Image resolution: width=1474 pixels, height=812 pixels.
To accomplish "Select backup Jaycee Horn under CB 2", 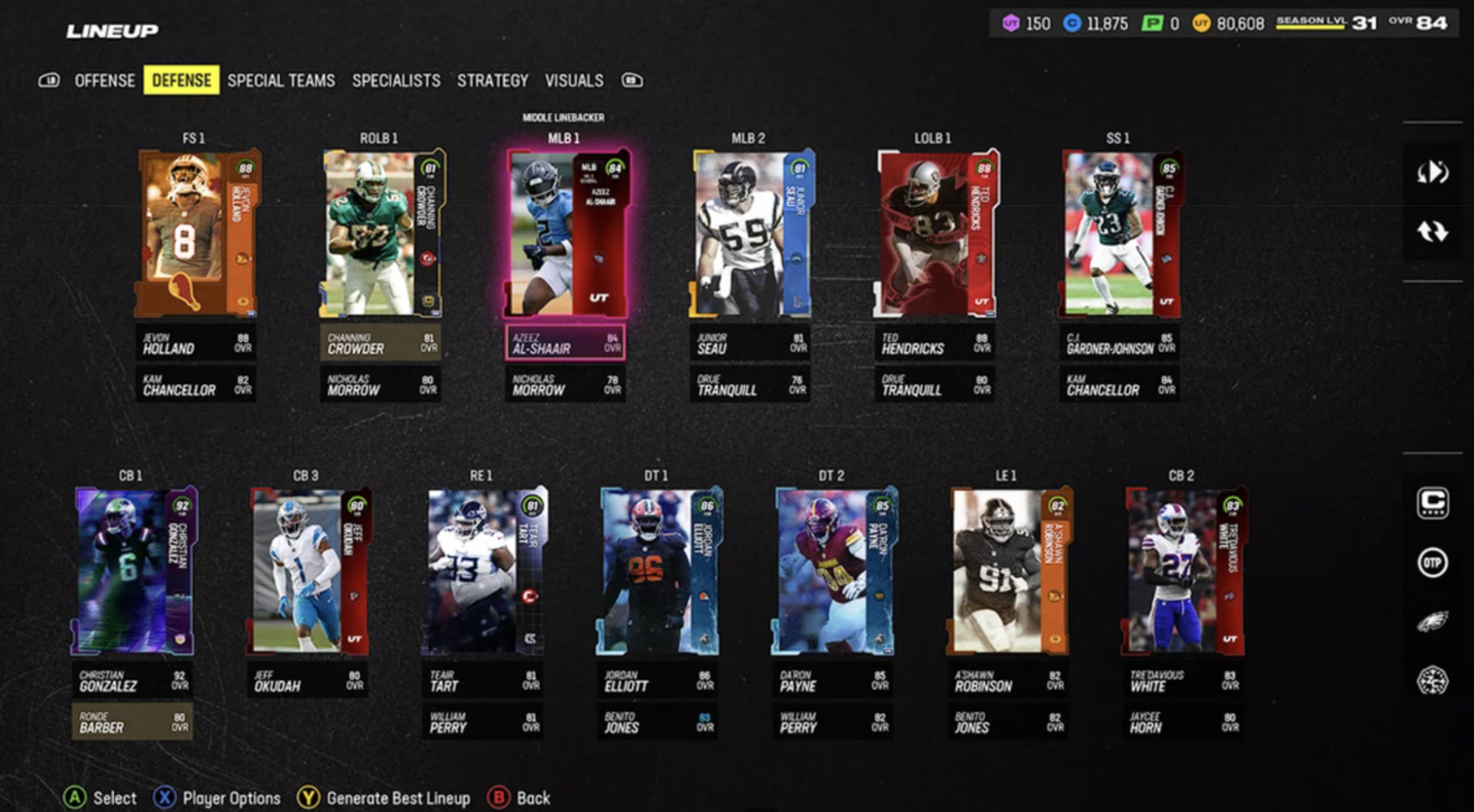I will coord(1184,722).
